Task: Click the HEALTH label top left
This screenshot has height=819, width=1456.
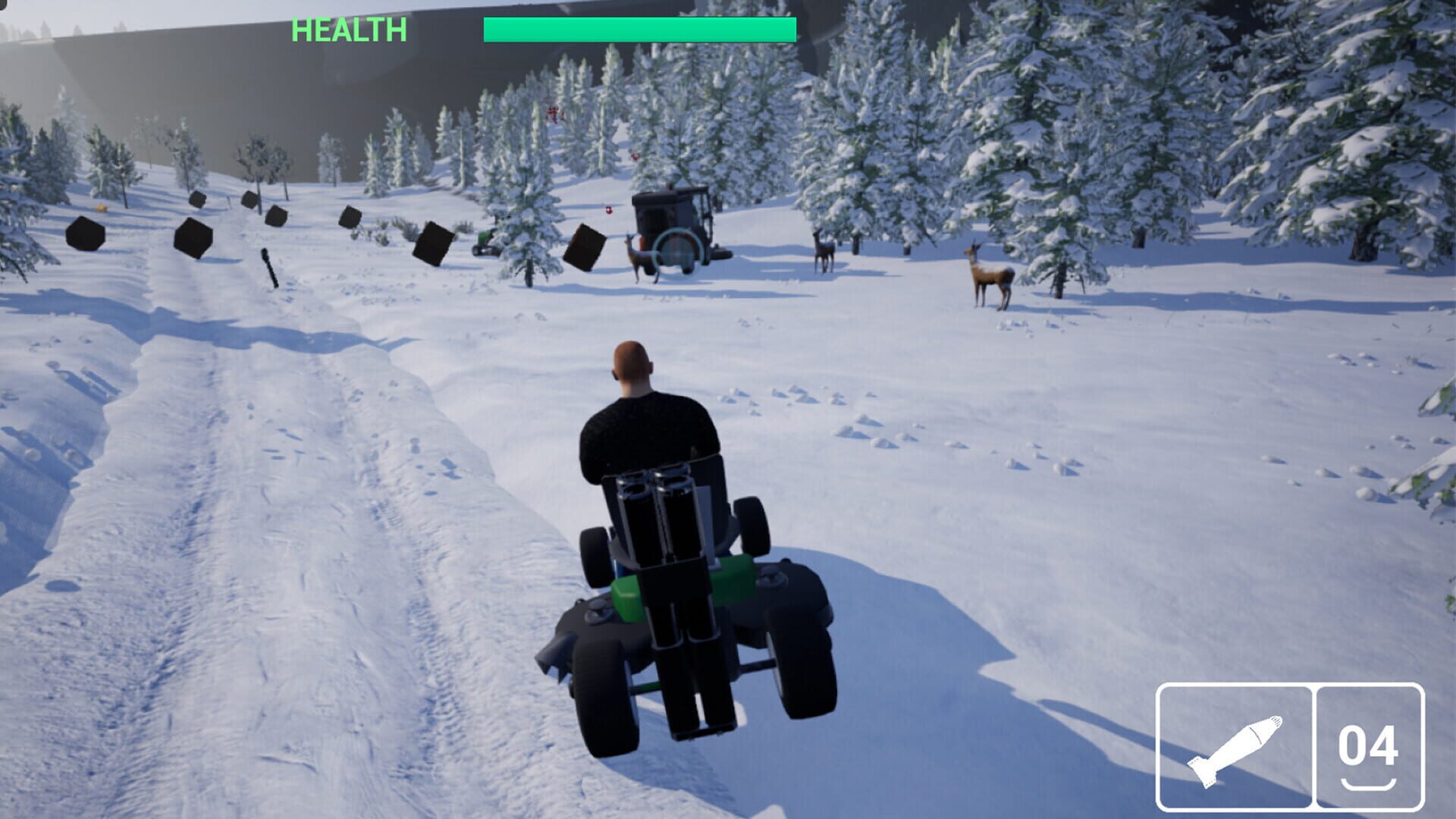Action: pos(348,30)
